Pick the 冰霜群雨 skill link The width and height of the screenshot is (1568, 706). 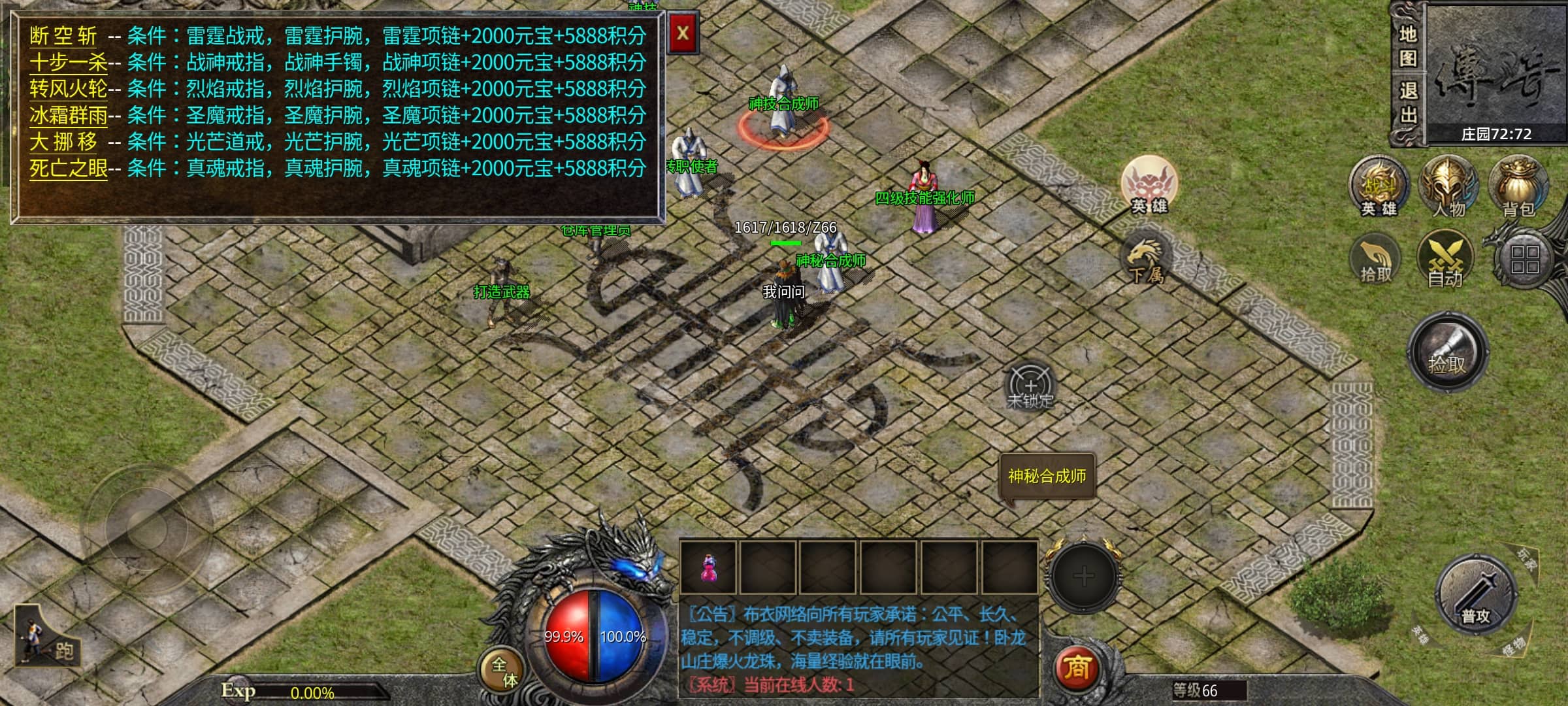pyautogui.click(x=69, y=116)
